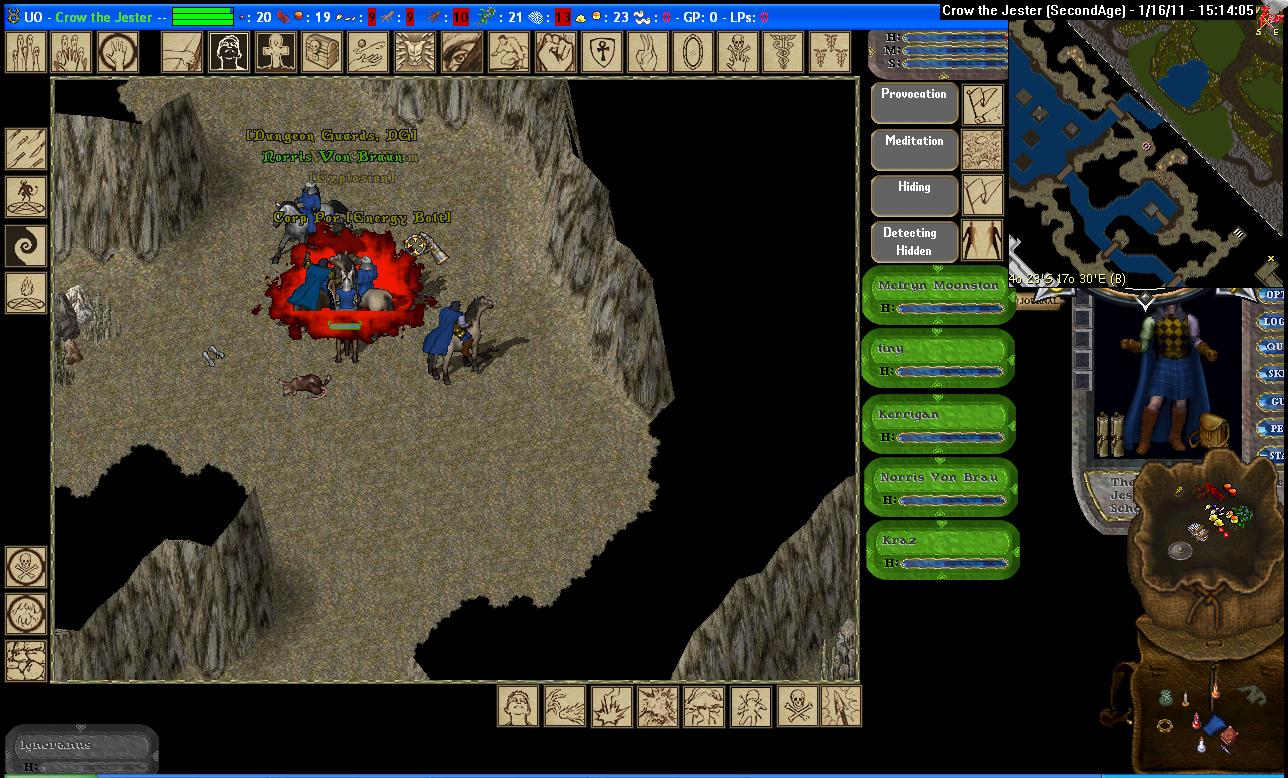The width and height of the screenshot is (1288, 778).
Task: Open the backpack on the paperdoll
Action: click(1215, 429)
